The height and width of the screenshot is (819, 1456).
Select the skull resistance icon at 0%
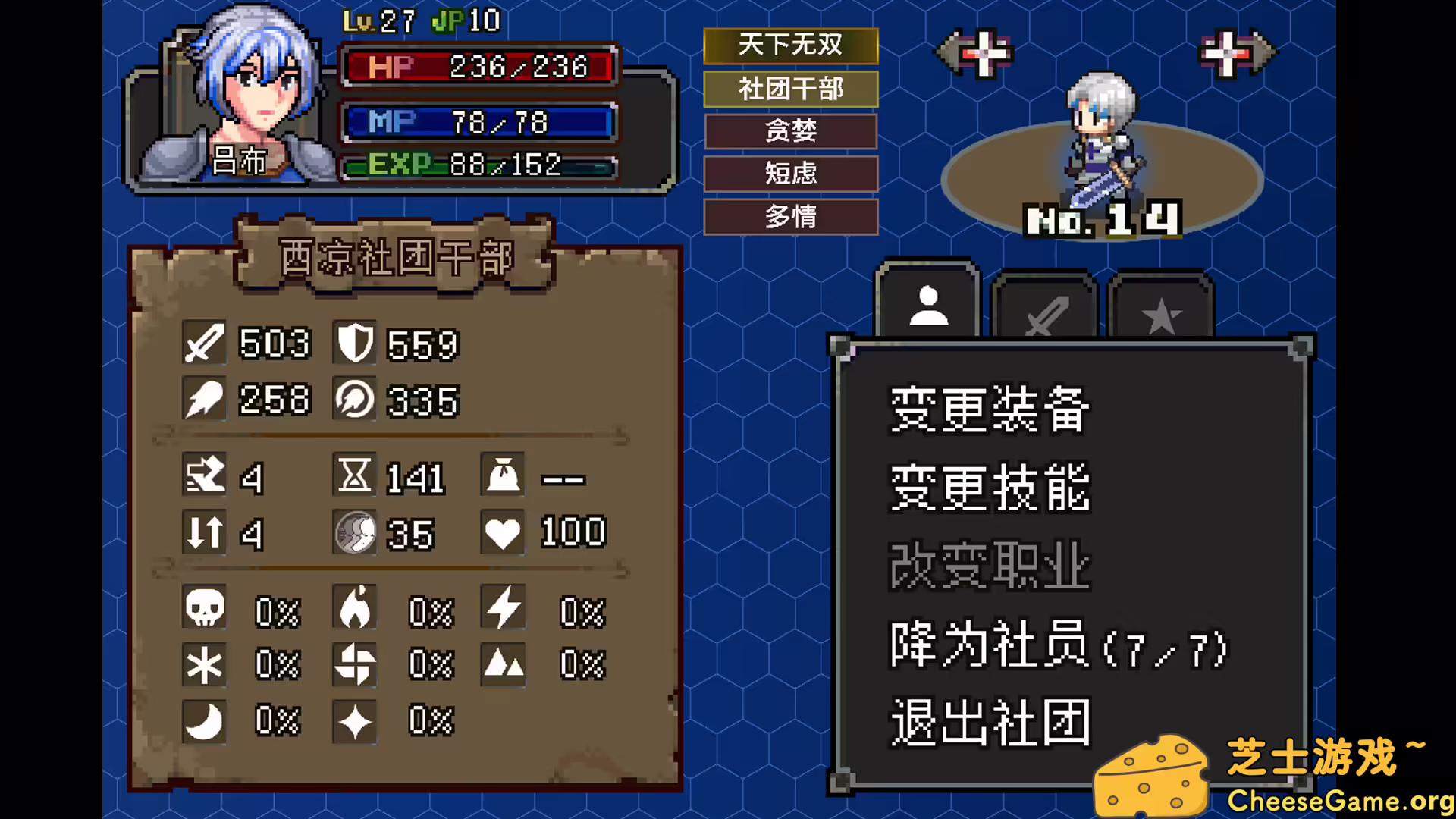[203, 607]
